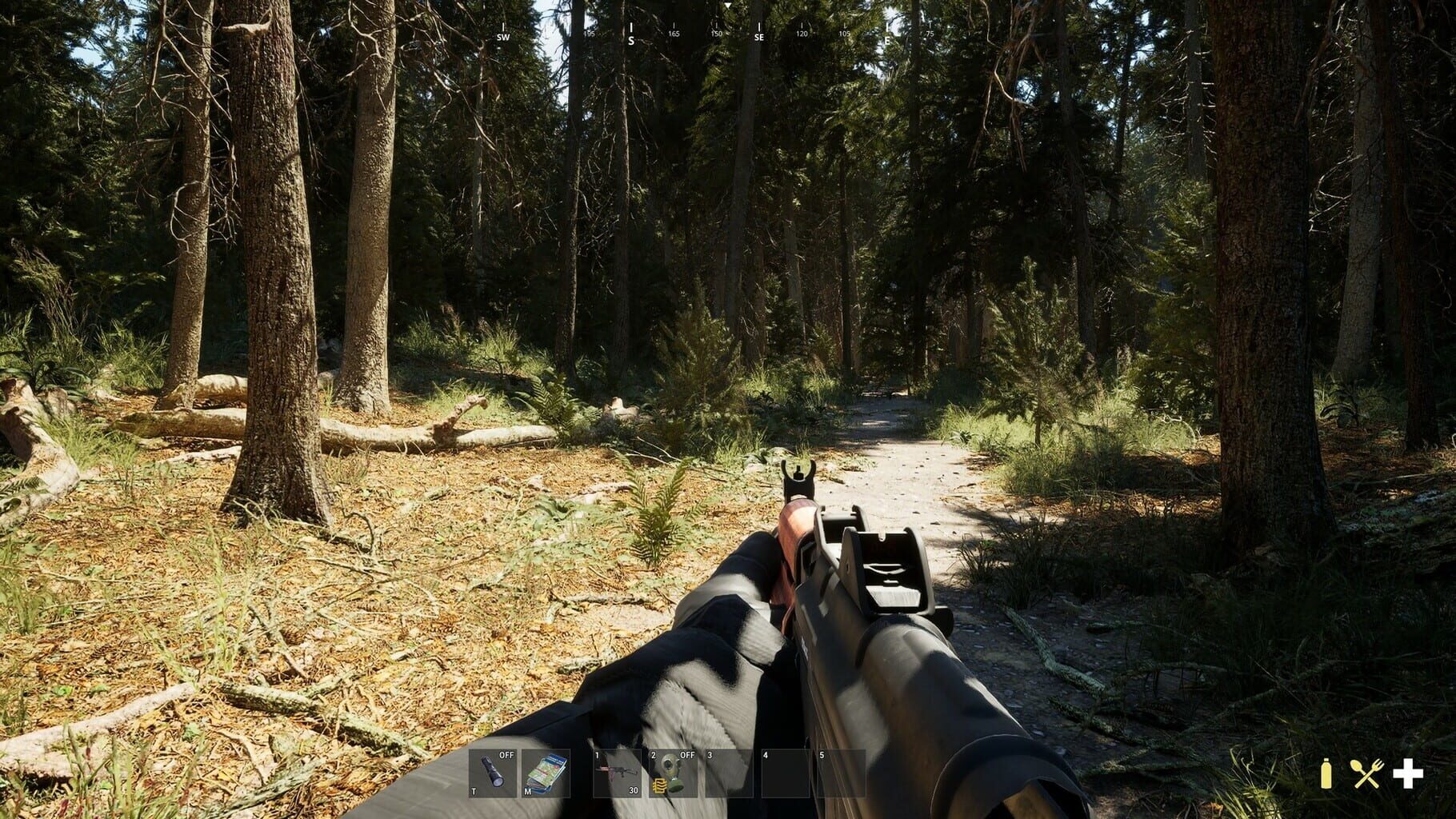Click the yellow filter icon on the gas mask slot

point(659,786)
